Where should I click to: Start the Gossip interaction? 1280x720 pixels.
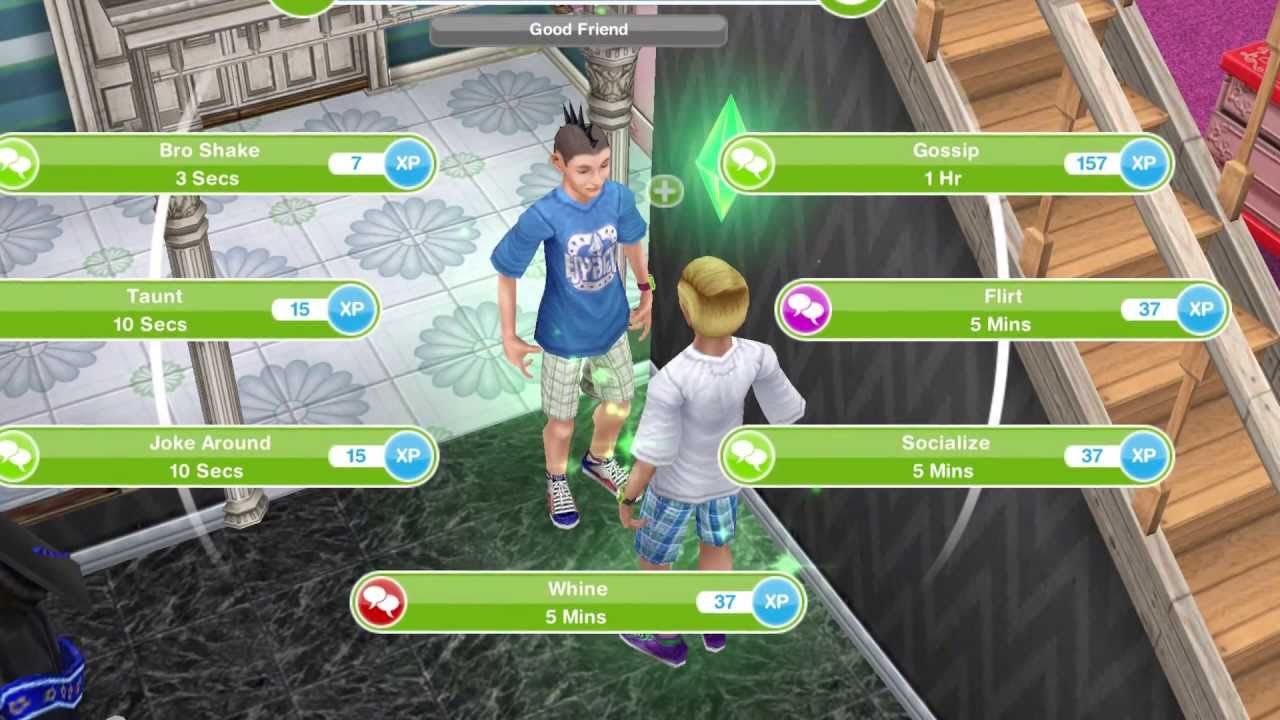tap(944, 164)
